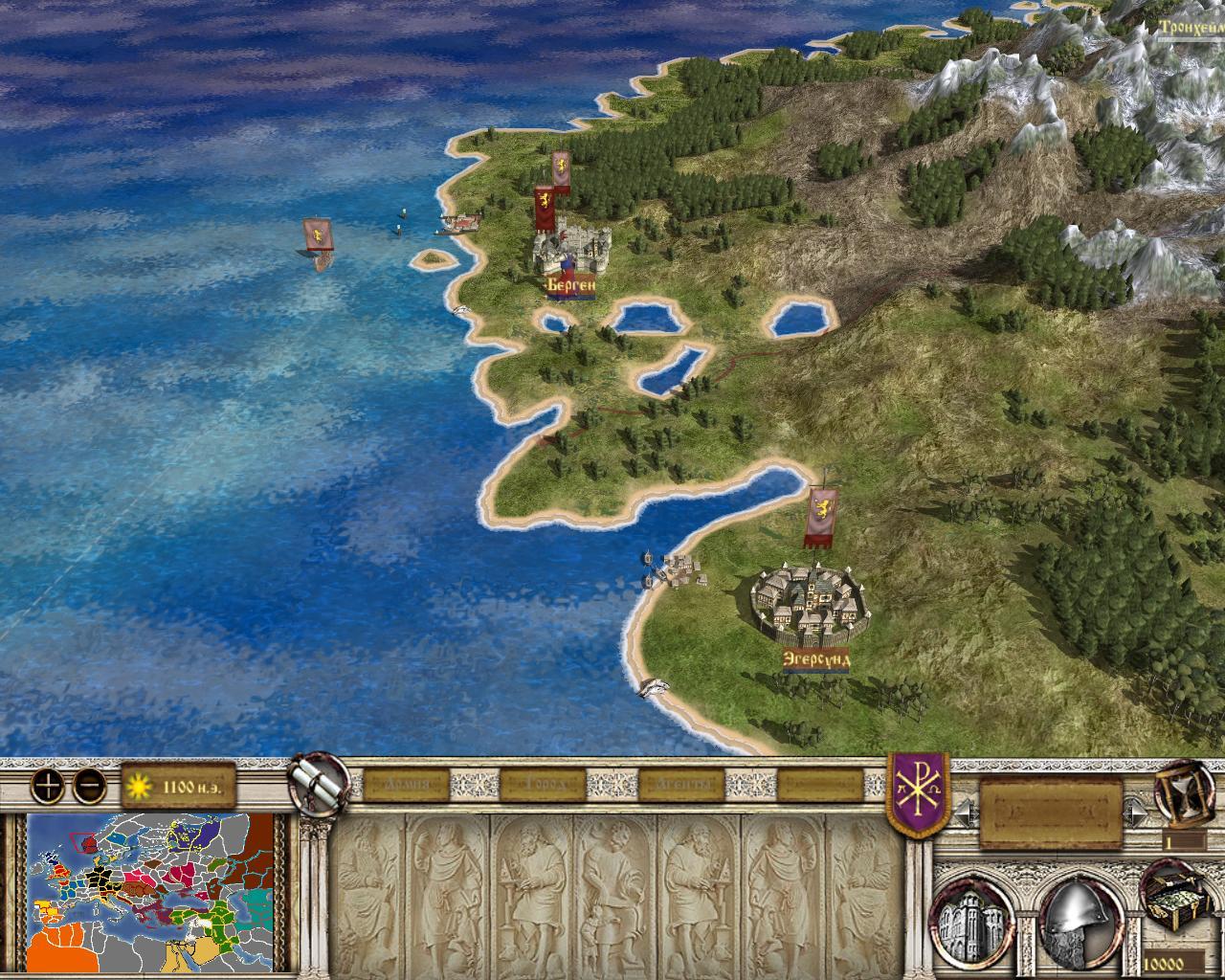Zoom out the minimap with minus button
The image size is (1225, 980).
point(89,786)
